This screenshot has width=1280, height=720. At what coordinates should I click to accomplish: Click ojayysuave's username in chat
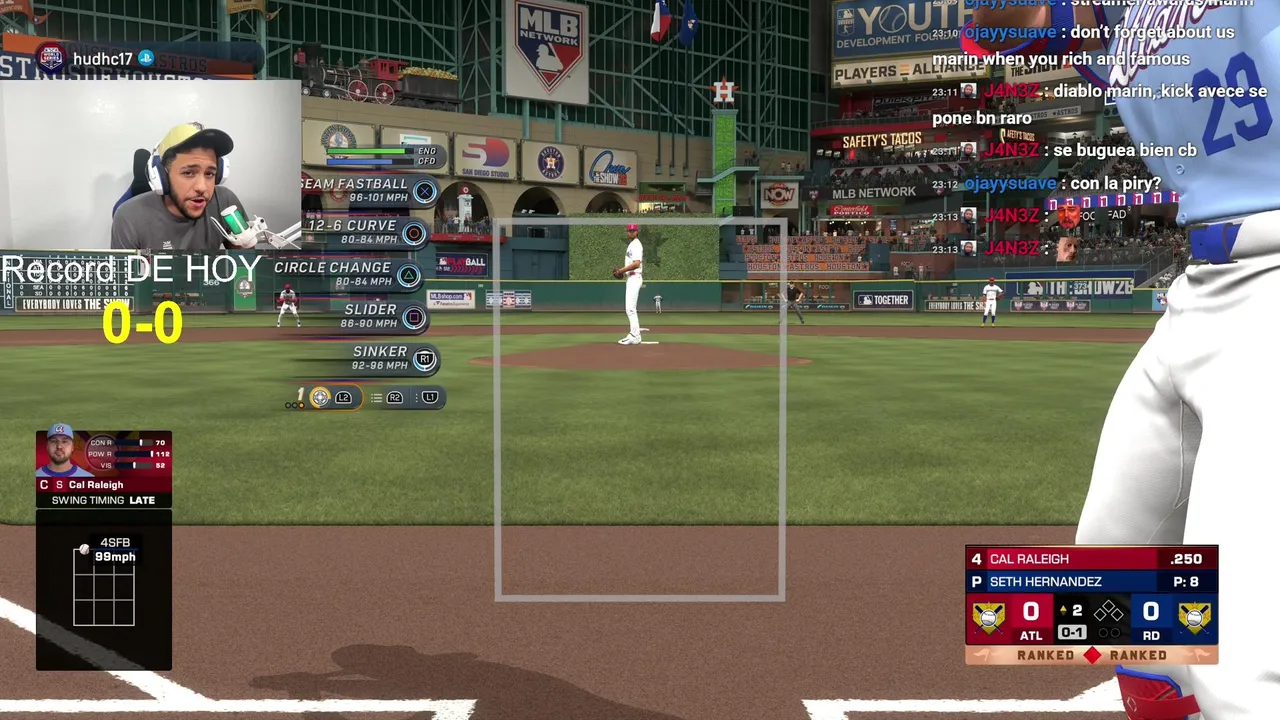1010,32
